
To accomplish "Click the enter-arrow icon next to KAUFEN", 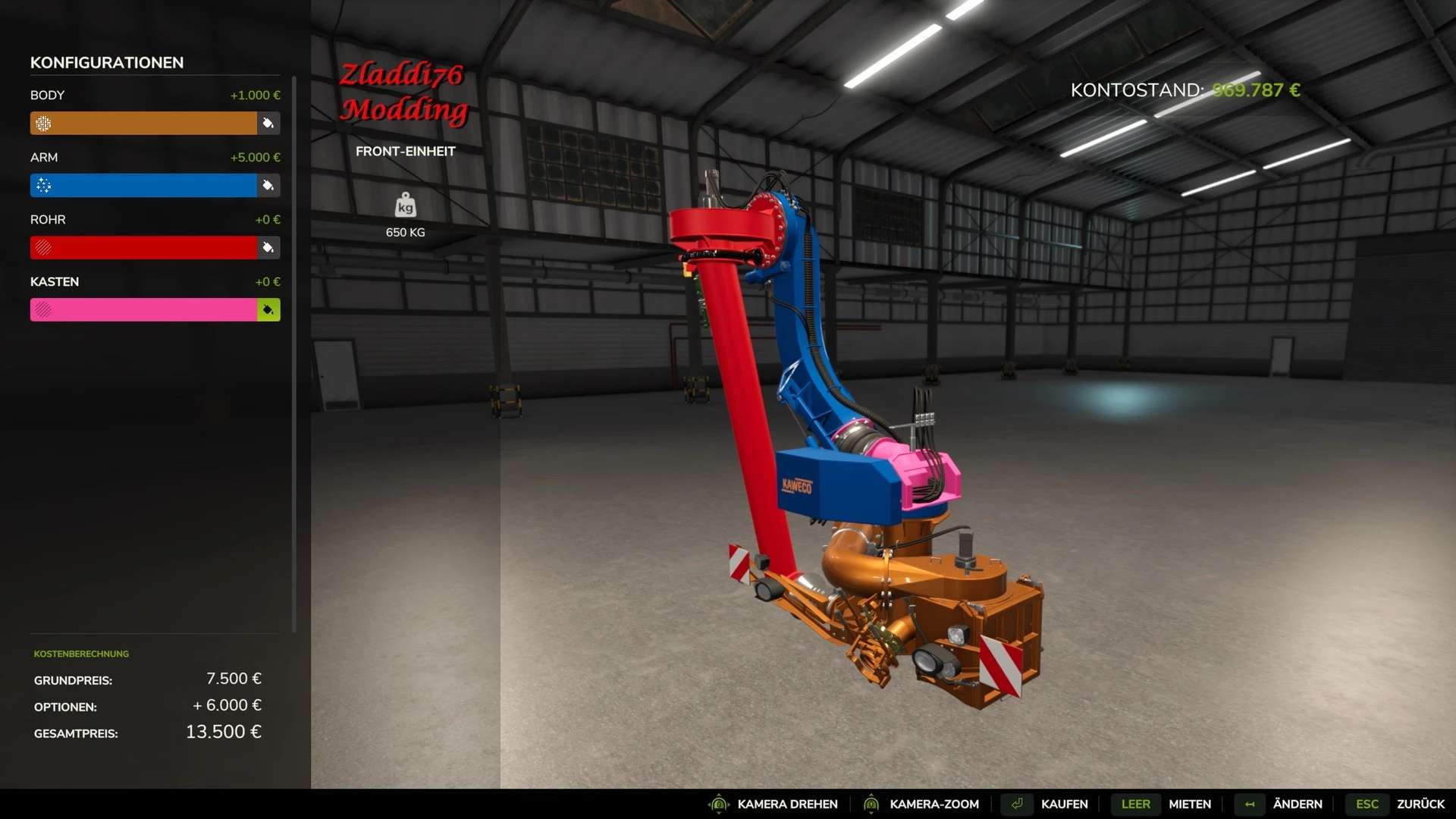I will (x=1018, y=804).
